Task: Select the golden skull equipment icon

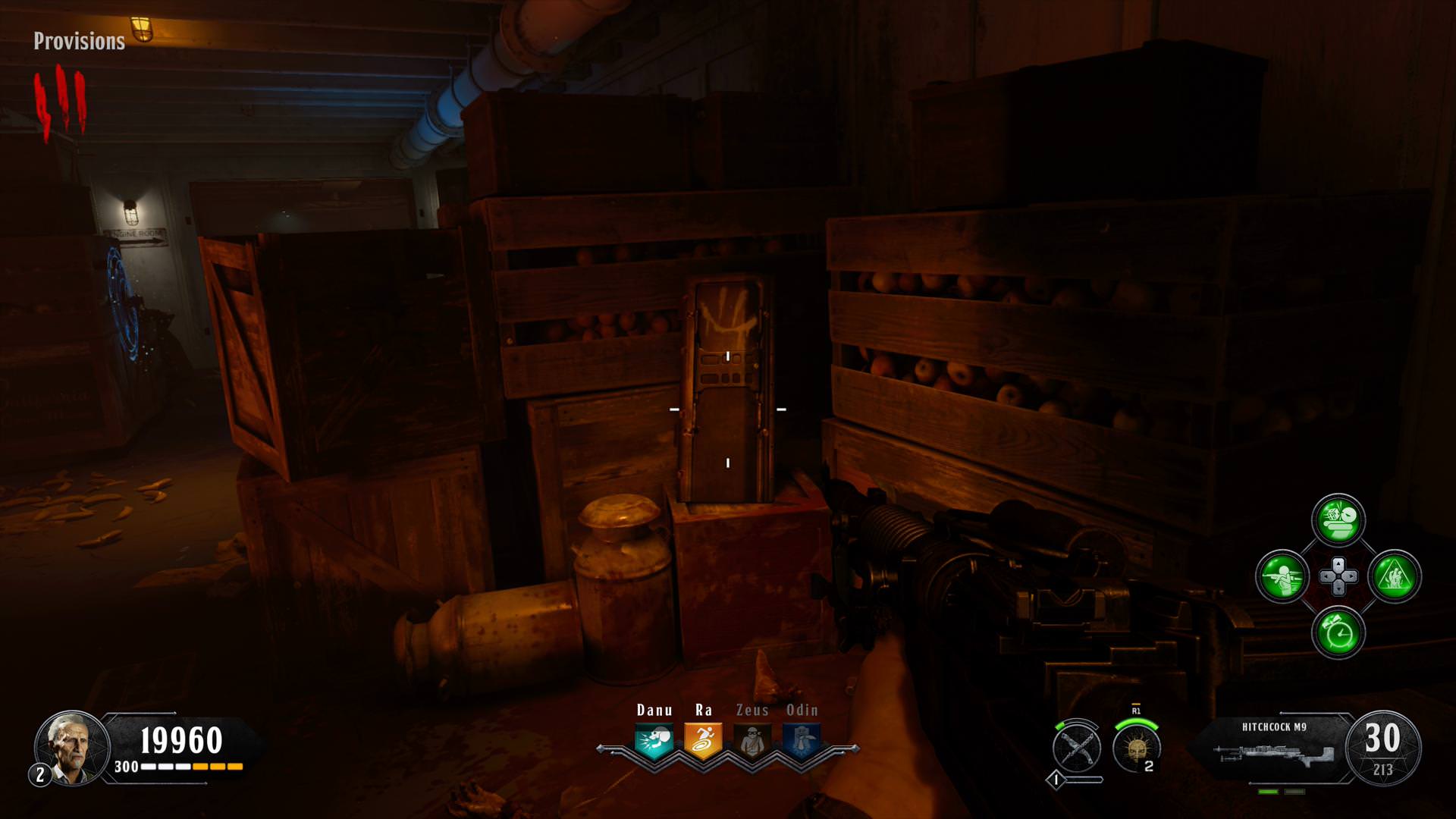Action: tap(1136, 748)
